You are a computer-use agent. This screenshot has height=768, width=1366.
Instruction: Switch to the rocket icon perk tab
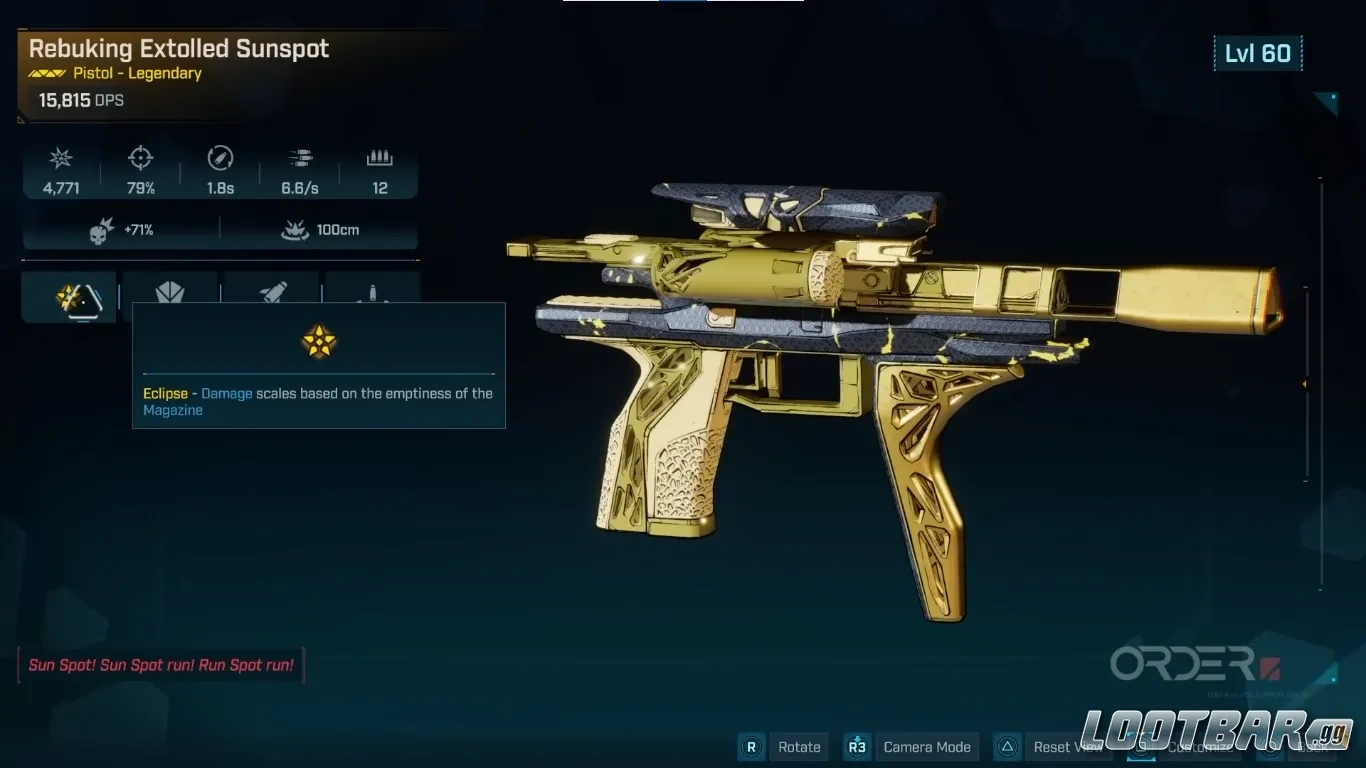271,292
